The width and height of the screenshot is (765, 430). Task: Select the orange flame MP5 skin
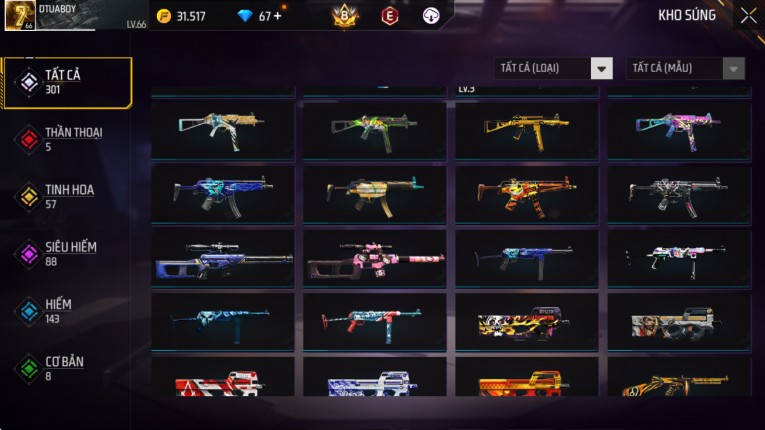(x=527, y=193)
